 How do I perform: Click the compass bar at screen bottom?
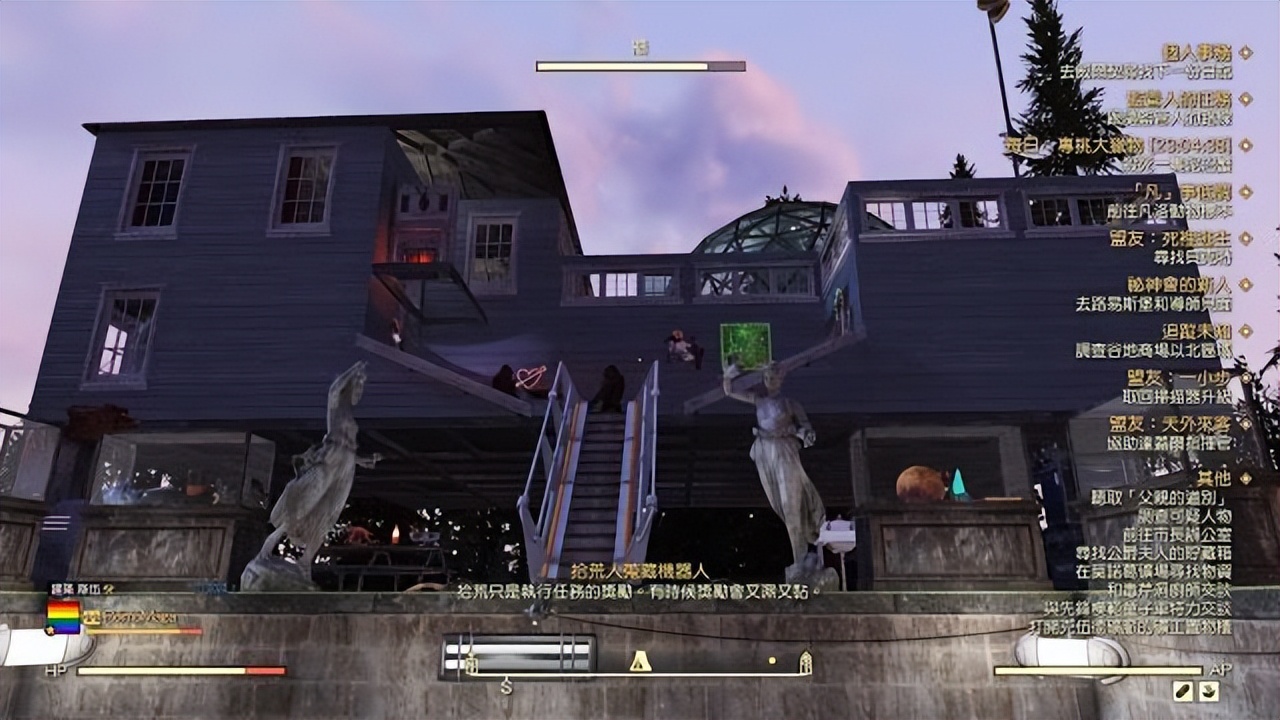pos(638,663)
